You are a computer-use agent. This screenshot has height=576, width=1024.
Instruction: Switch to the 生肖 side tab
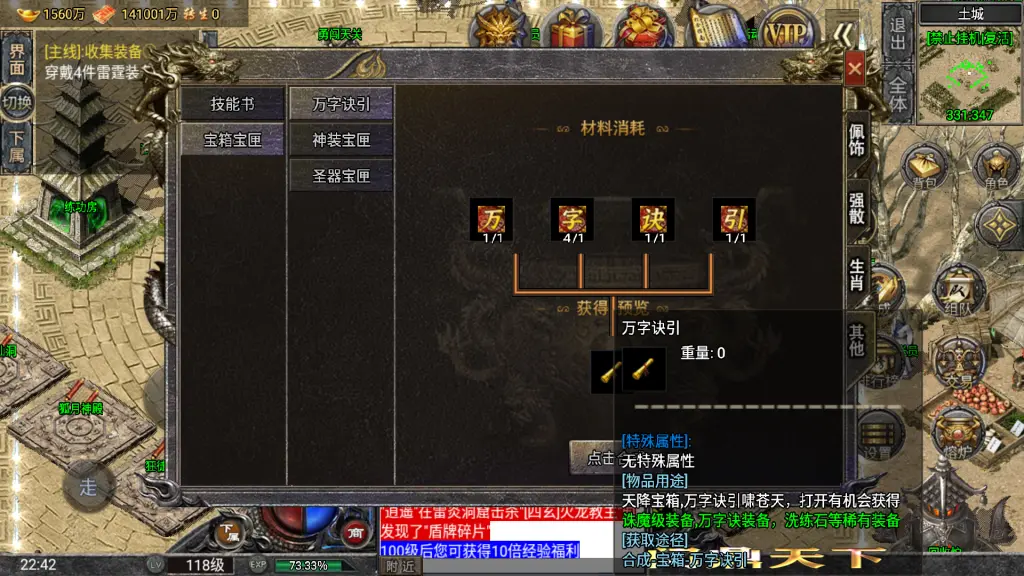tap(857, 274)
